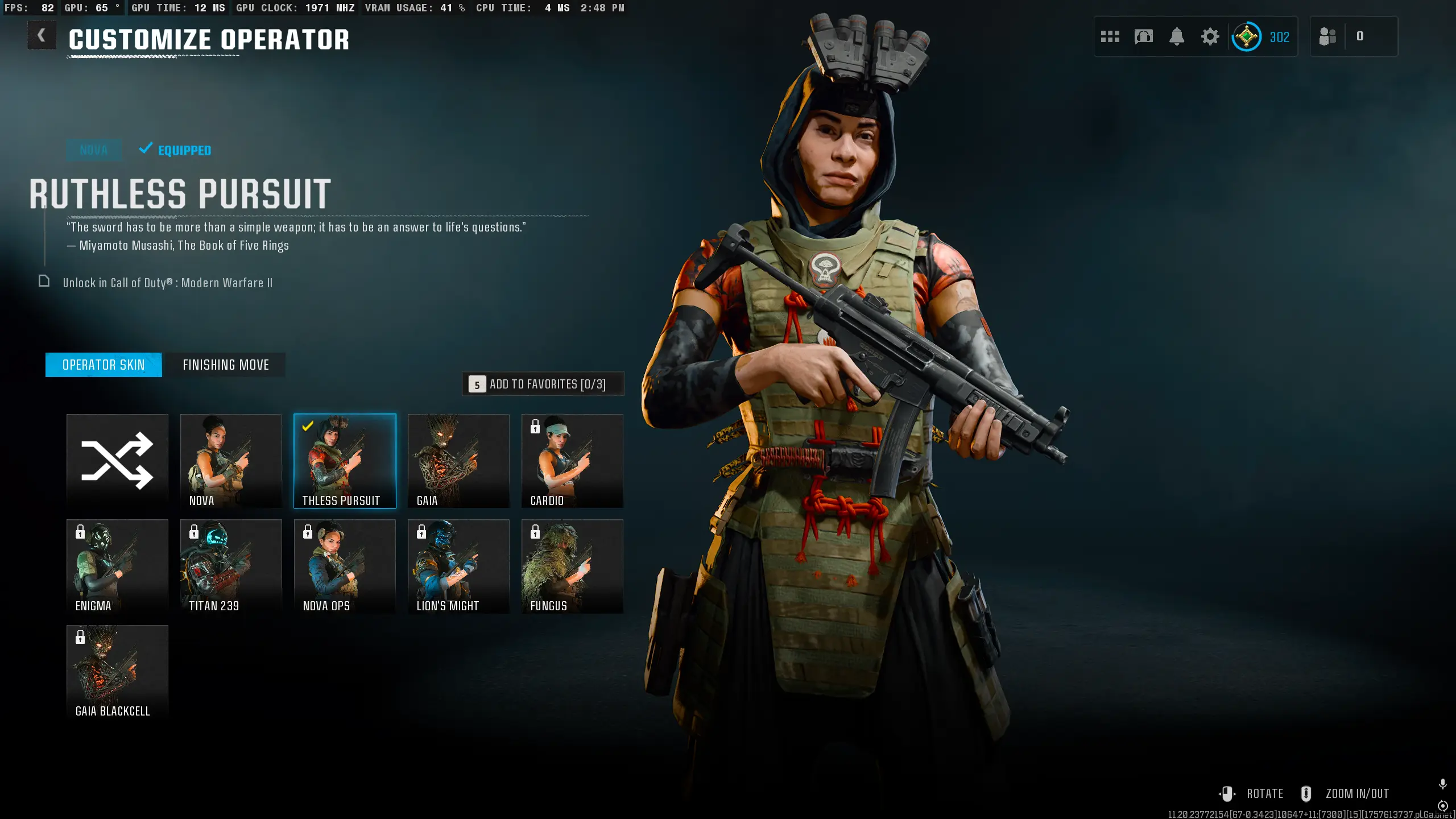Show notifications with the bell icon

(1177, 37)
